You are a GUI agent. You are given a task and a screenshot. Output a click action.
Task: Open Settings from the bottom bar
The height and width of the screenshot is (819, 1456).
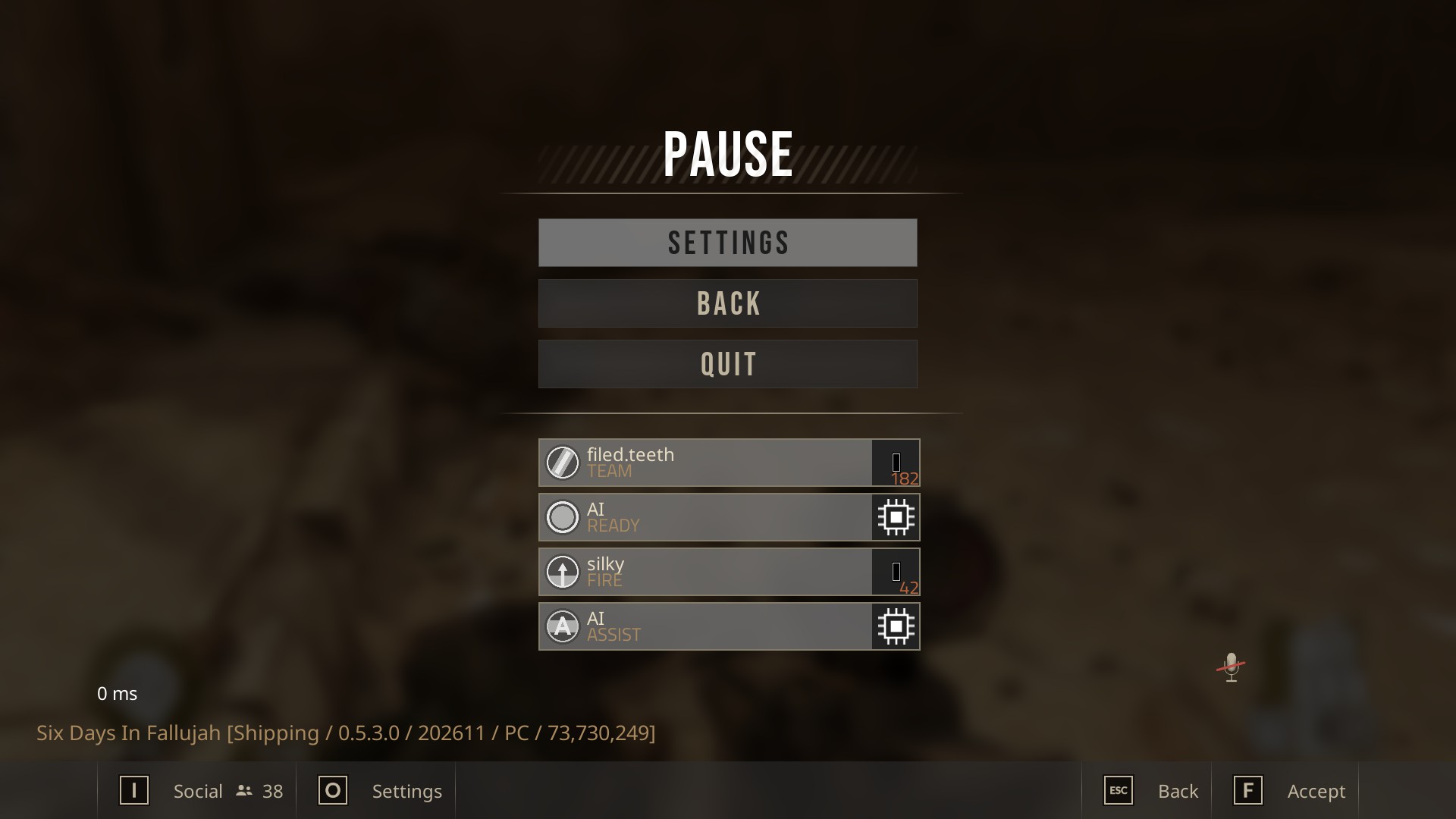coord(379,791)
